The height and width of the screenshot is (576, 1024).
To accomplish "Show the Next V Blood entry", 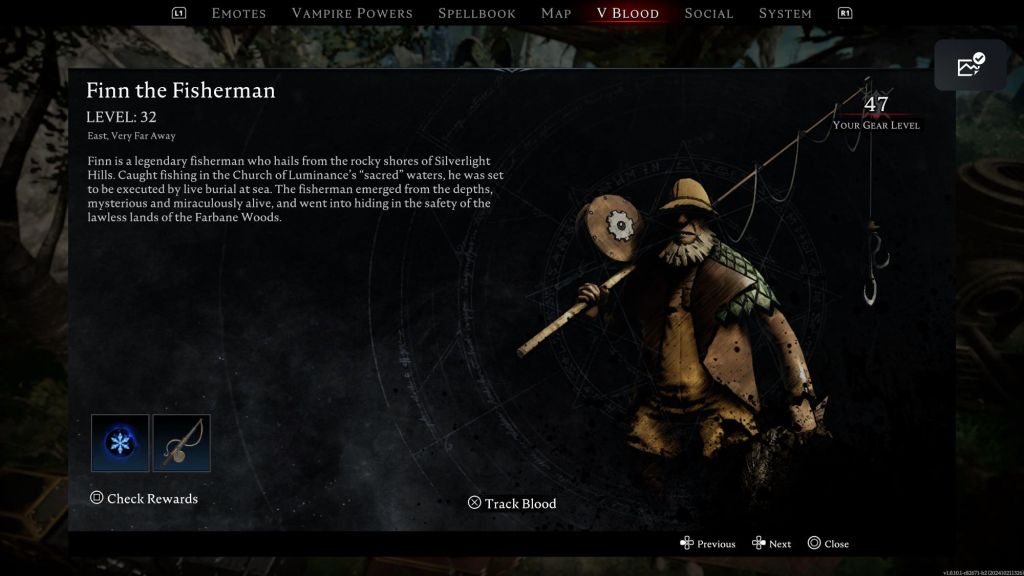I will pos(772,544).
